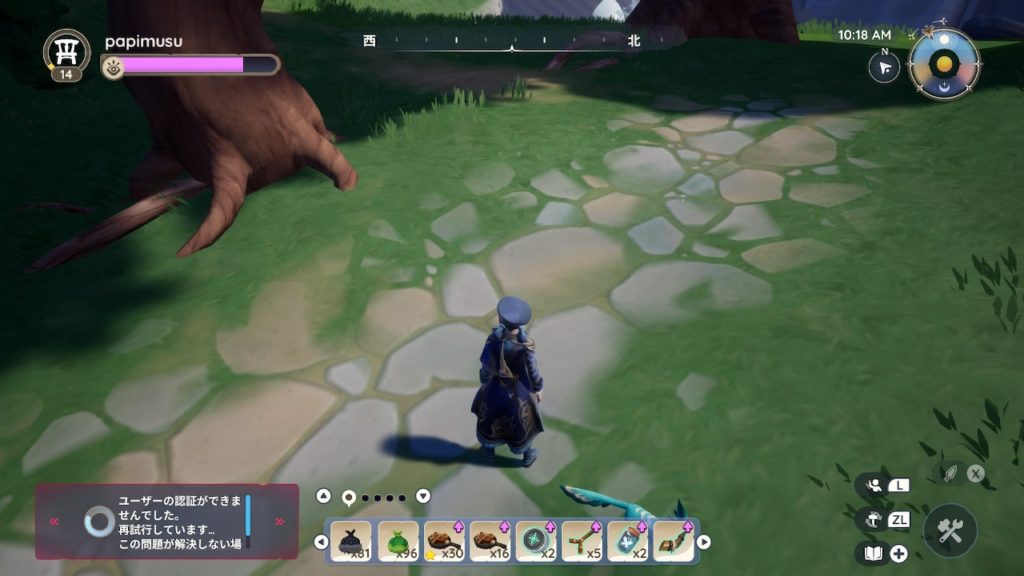This screenshot has width=1024, height=576.
Task: Click the hotbar's right arrow
Action: click(704, 542)
